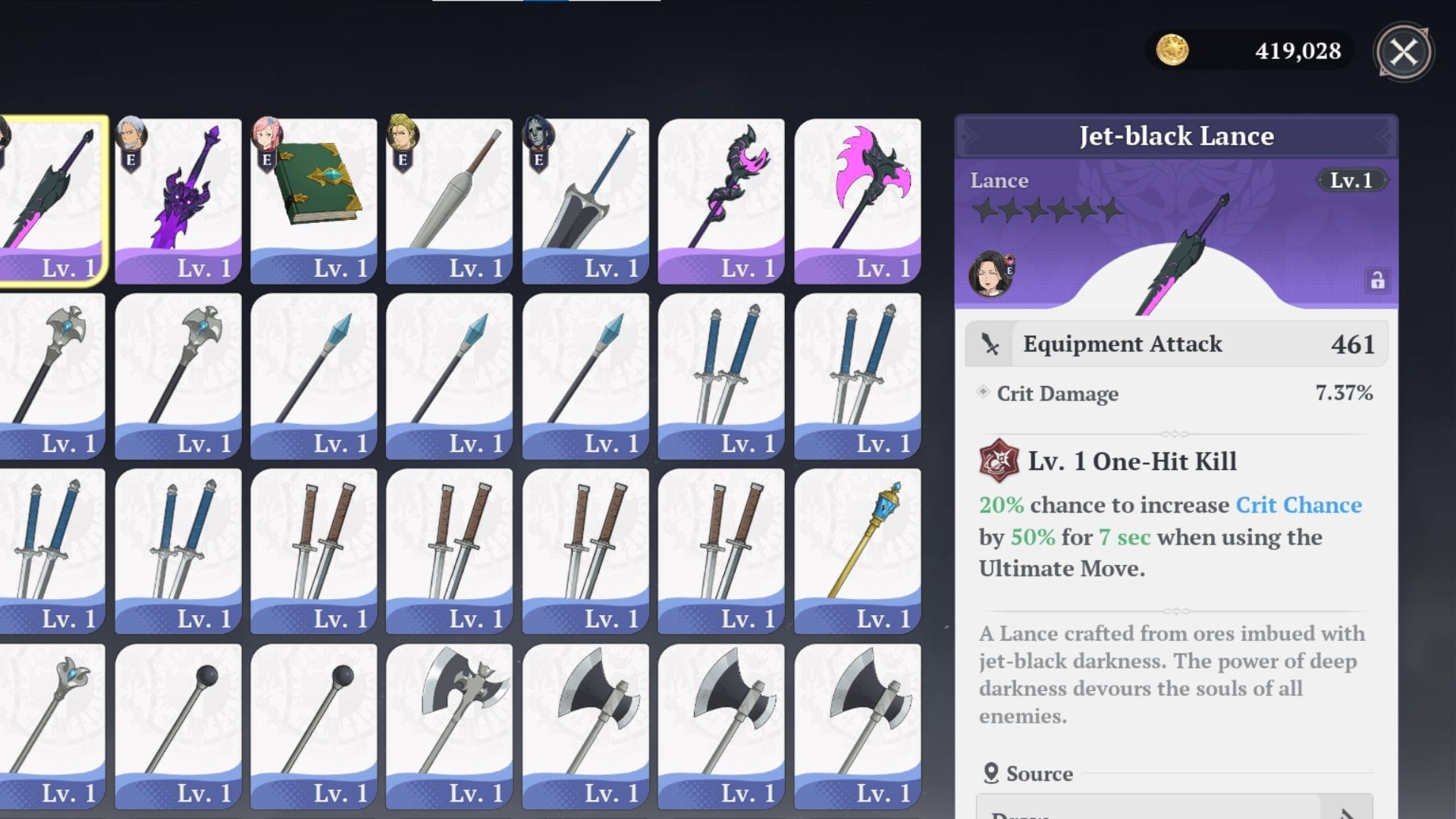Click the Equipment Attack sword icon
Viewport: 1456px width, 819px height.
[992, 344]
